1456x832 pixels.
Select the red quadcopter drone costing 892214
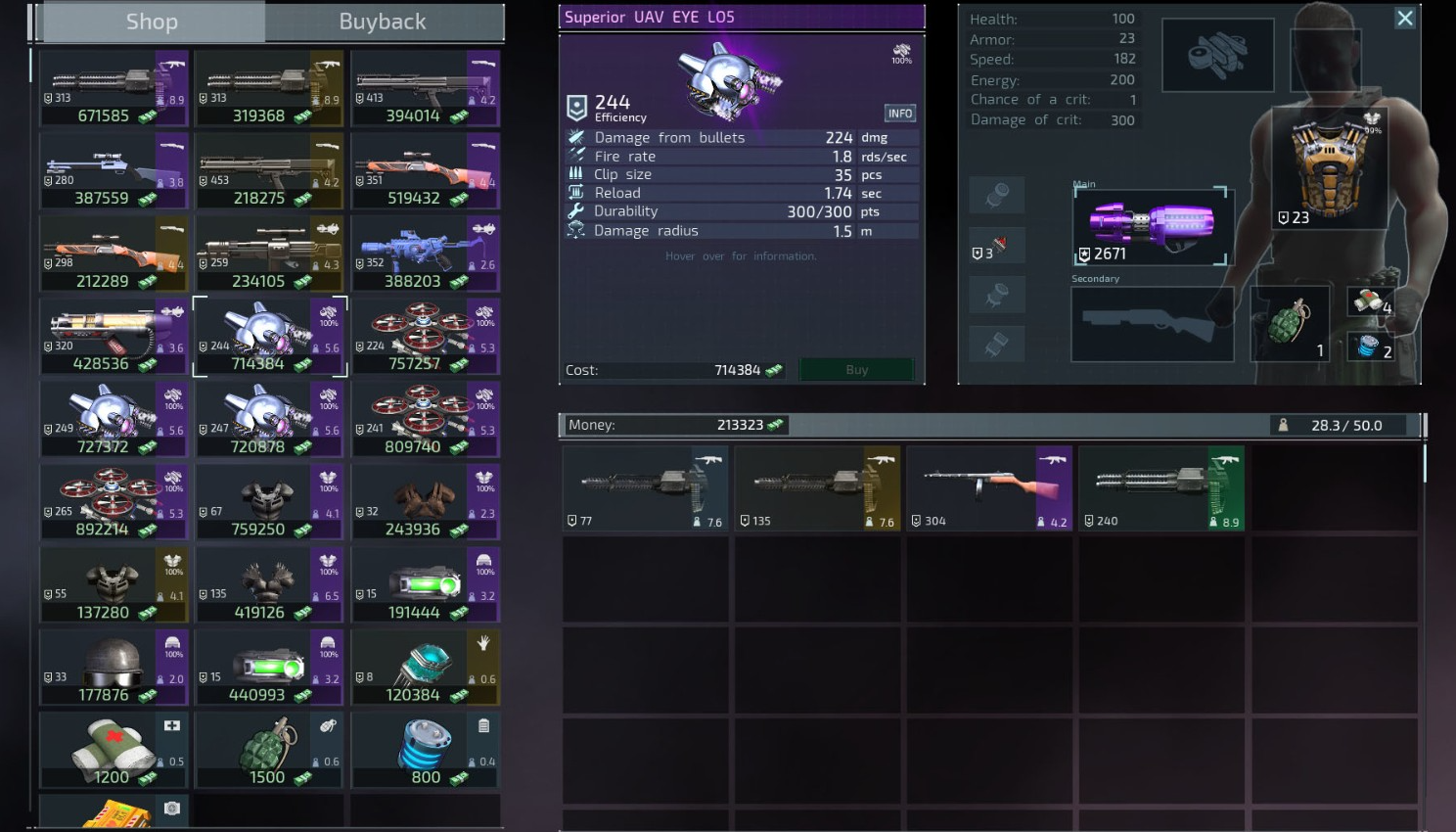click(114, 502)
